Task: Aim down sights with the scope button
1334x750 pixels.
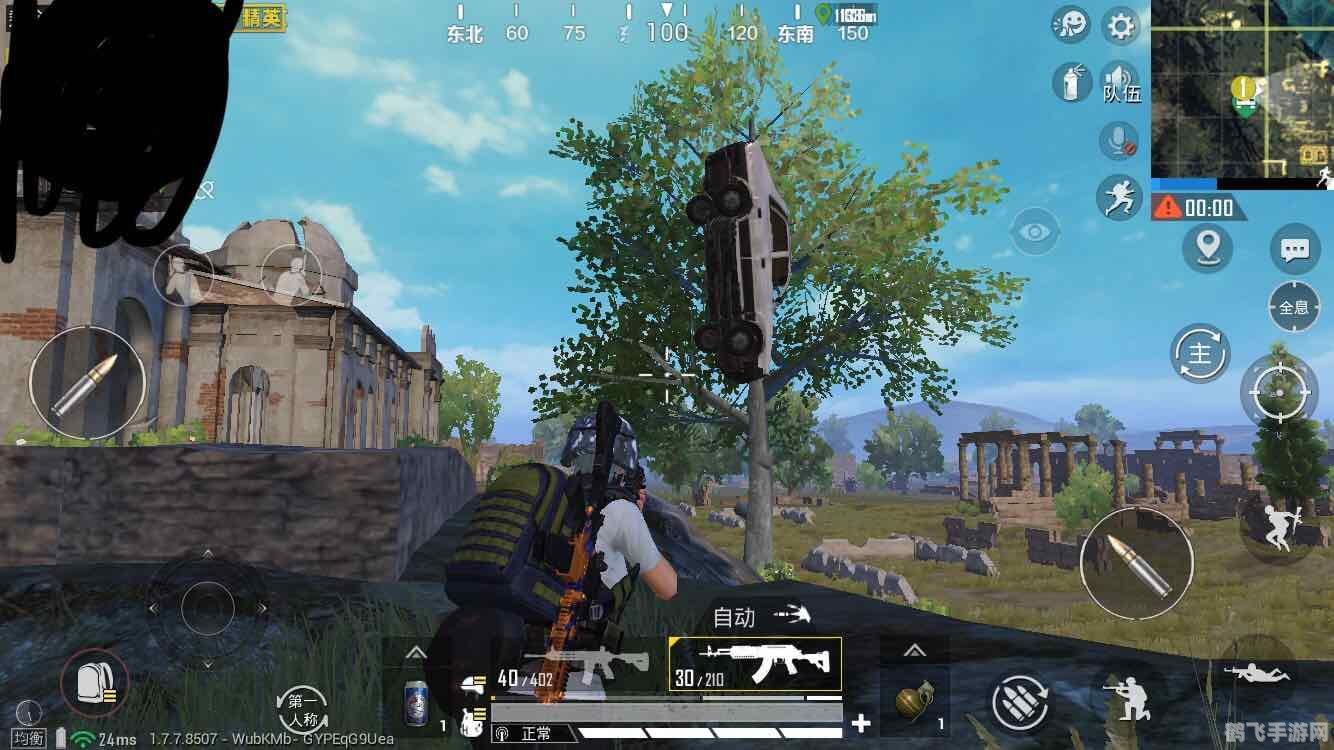Action: pos(1279,391)
